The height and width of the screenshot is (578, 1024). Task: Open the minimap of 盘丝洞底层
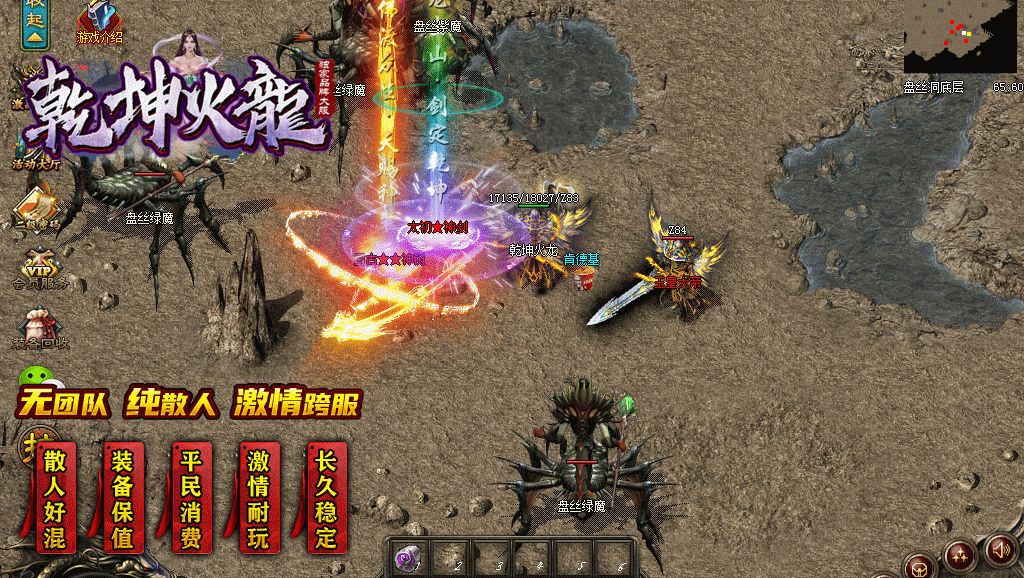[962, 37]
